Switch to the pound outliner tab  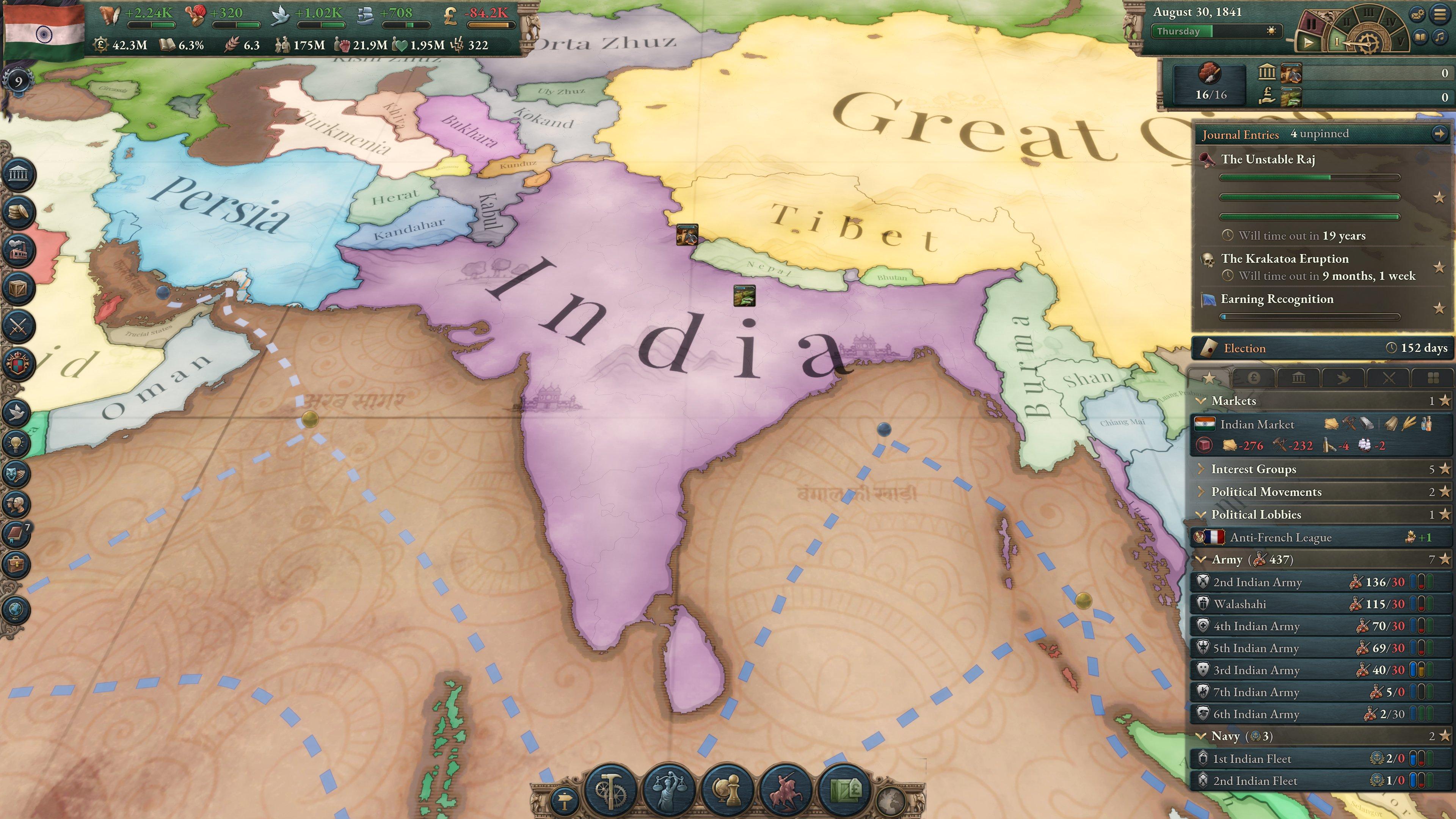click(1254, 378)
